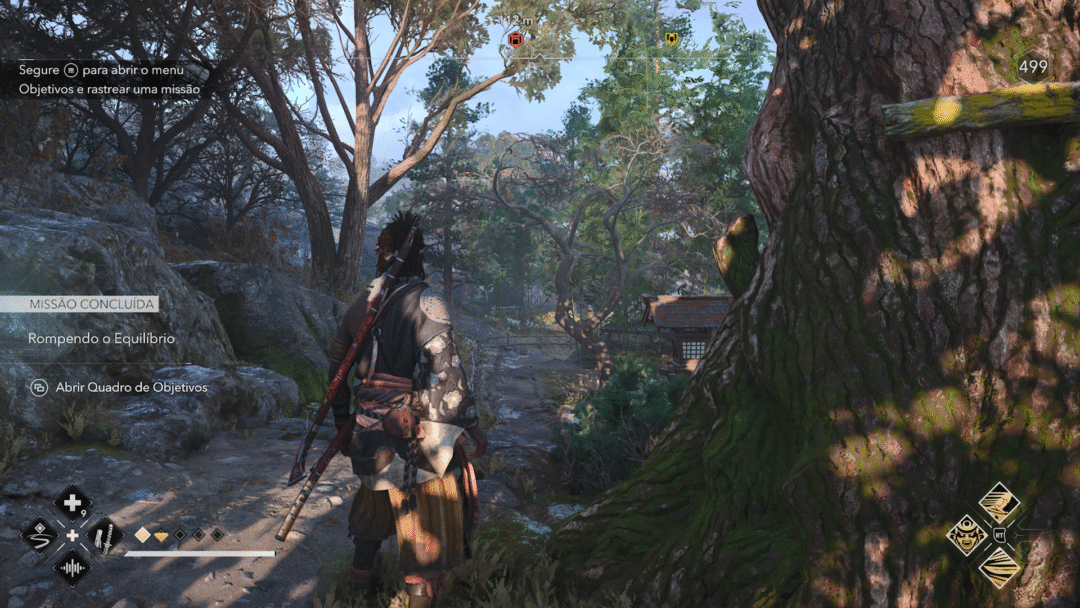Activate the sound wave whistle icon
The image size is (1080, 608).
pos(72,568)
